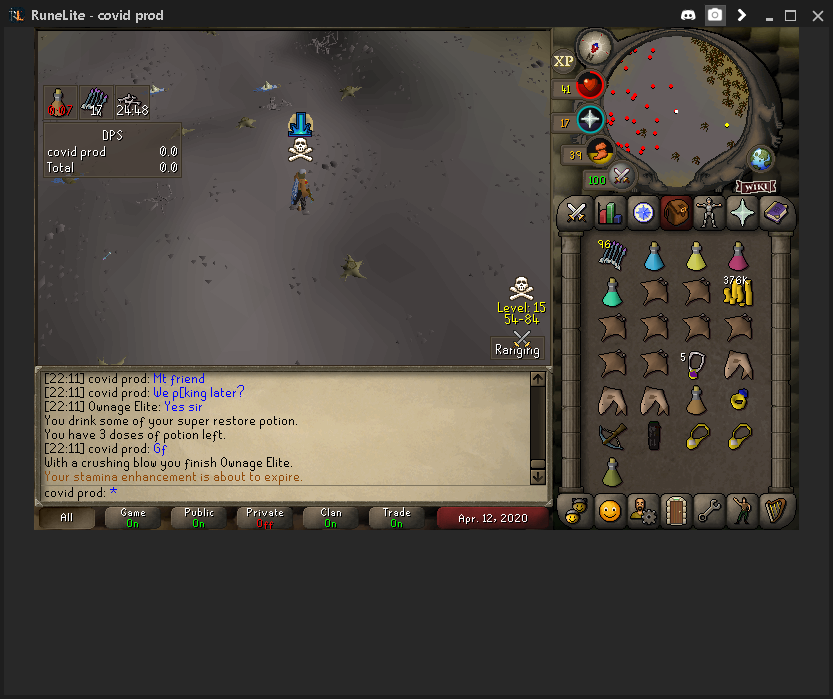Take a screenshot with RuneLite camera button
833x699 pixels.
(715, 15)
